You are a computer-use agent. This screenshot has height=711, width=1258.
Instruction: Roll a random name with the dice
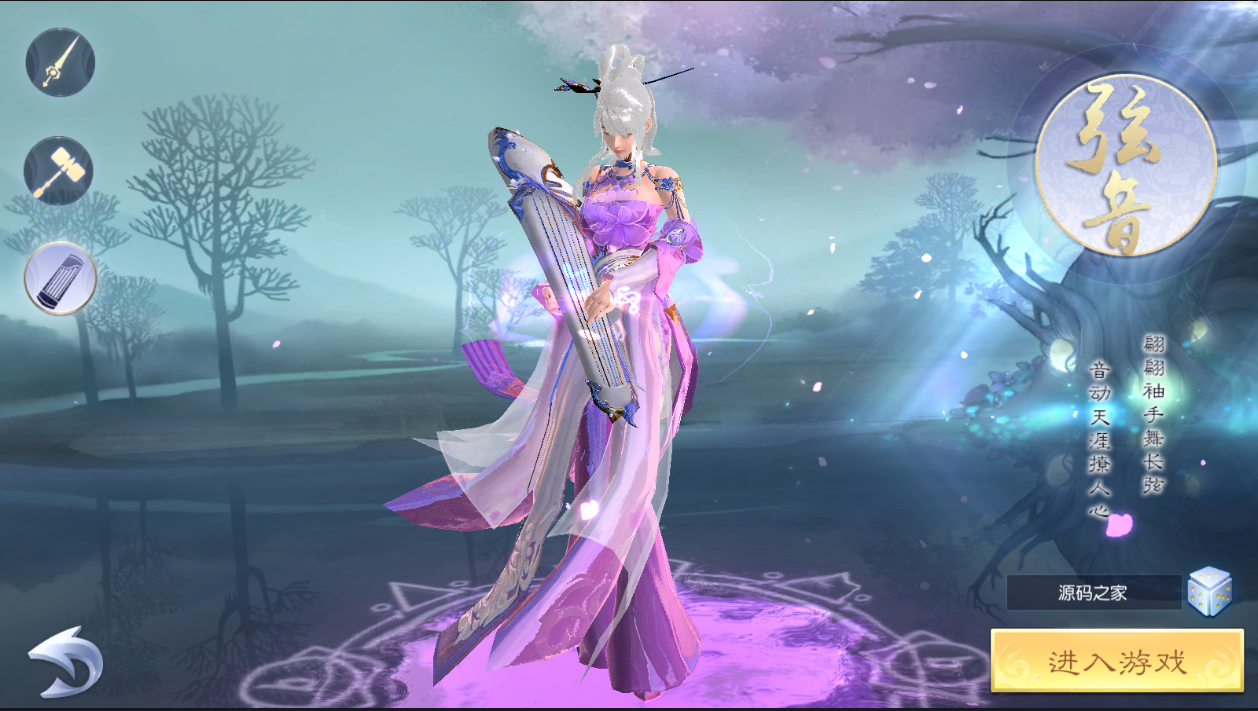[1209, 591]
